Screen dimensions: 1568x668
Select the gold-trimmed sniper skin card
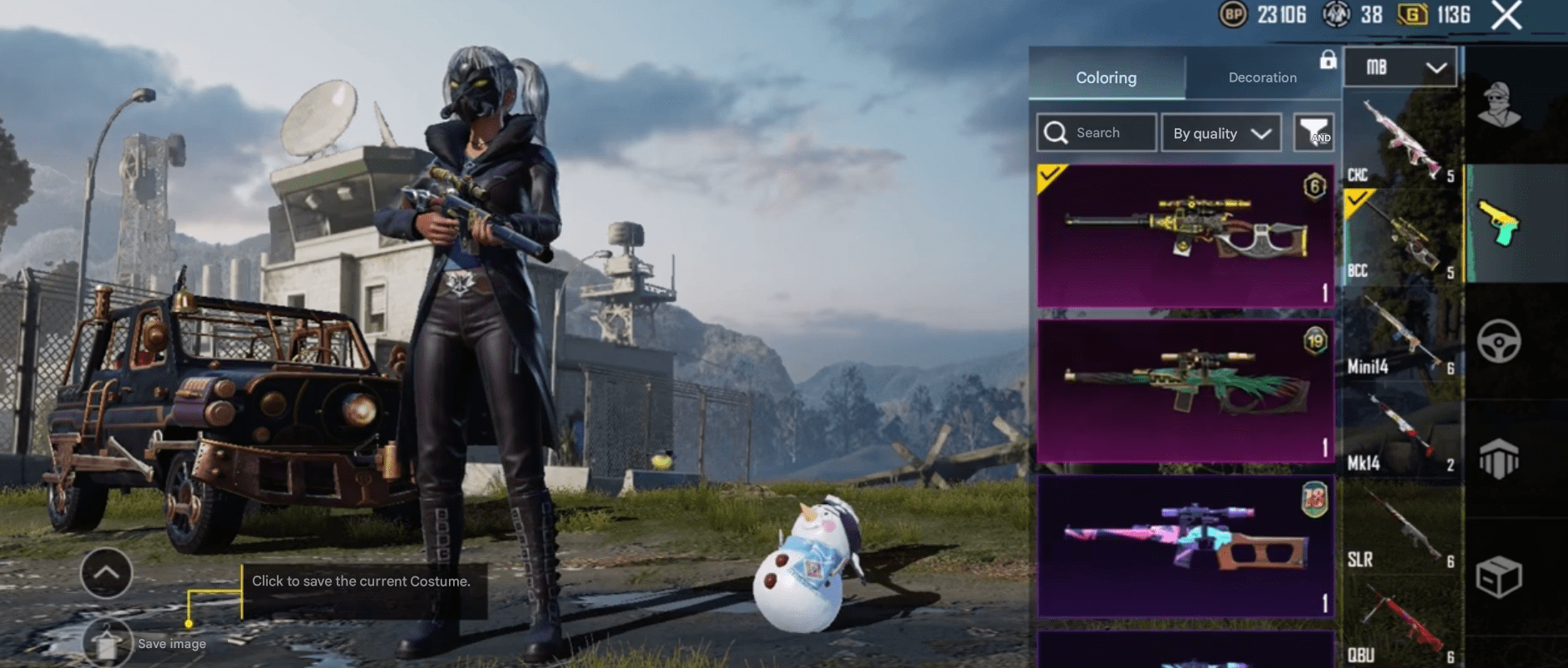[1185, 236]
